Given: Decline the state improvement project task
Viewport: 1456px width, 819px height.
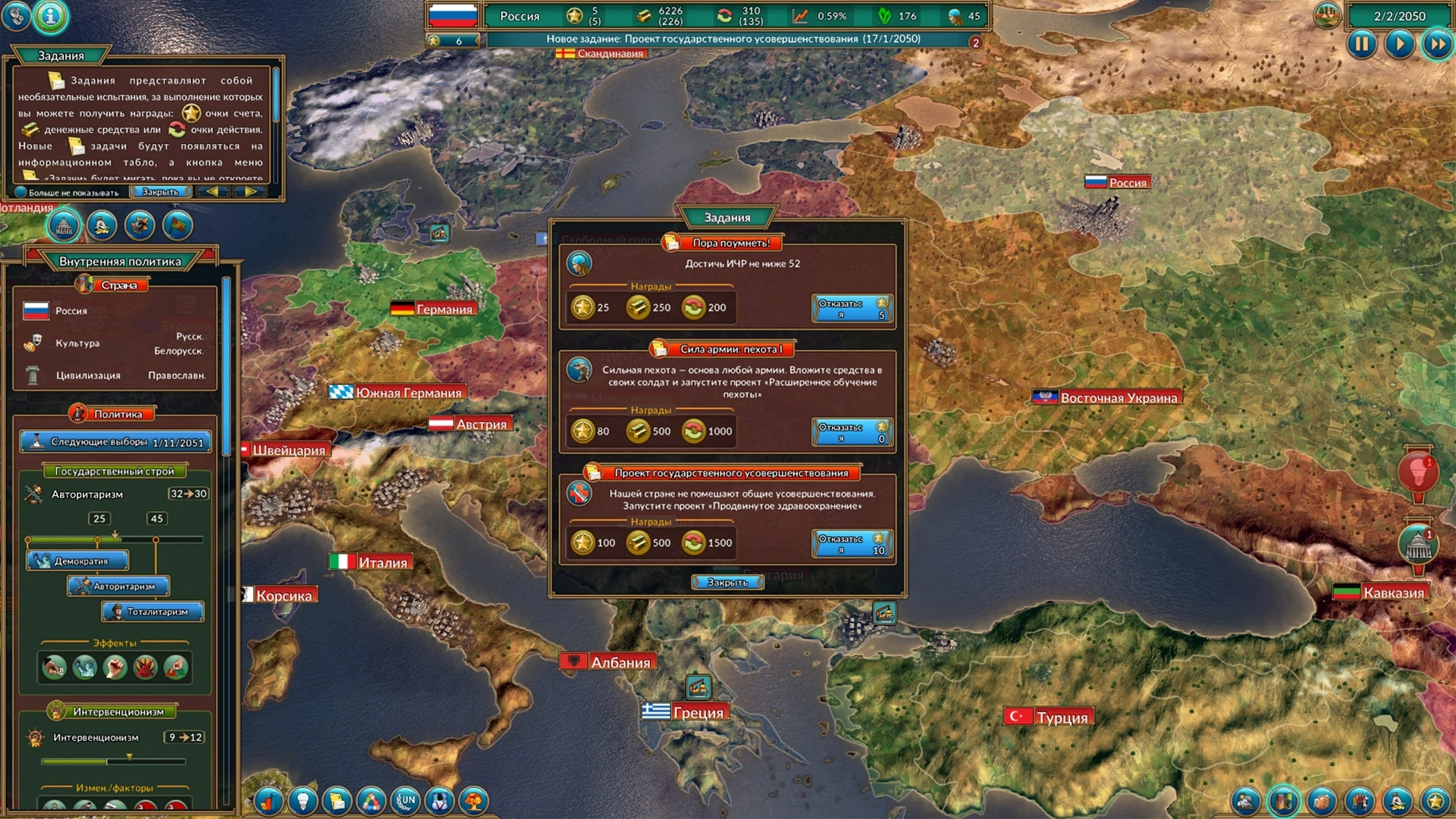Looking at the screenshot, I should 852,544.
